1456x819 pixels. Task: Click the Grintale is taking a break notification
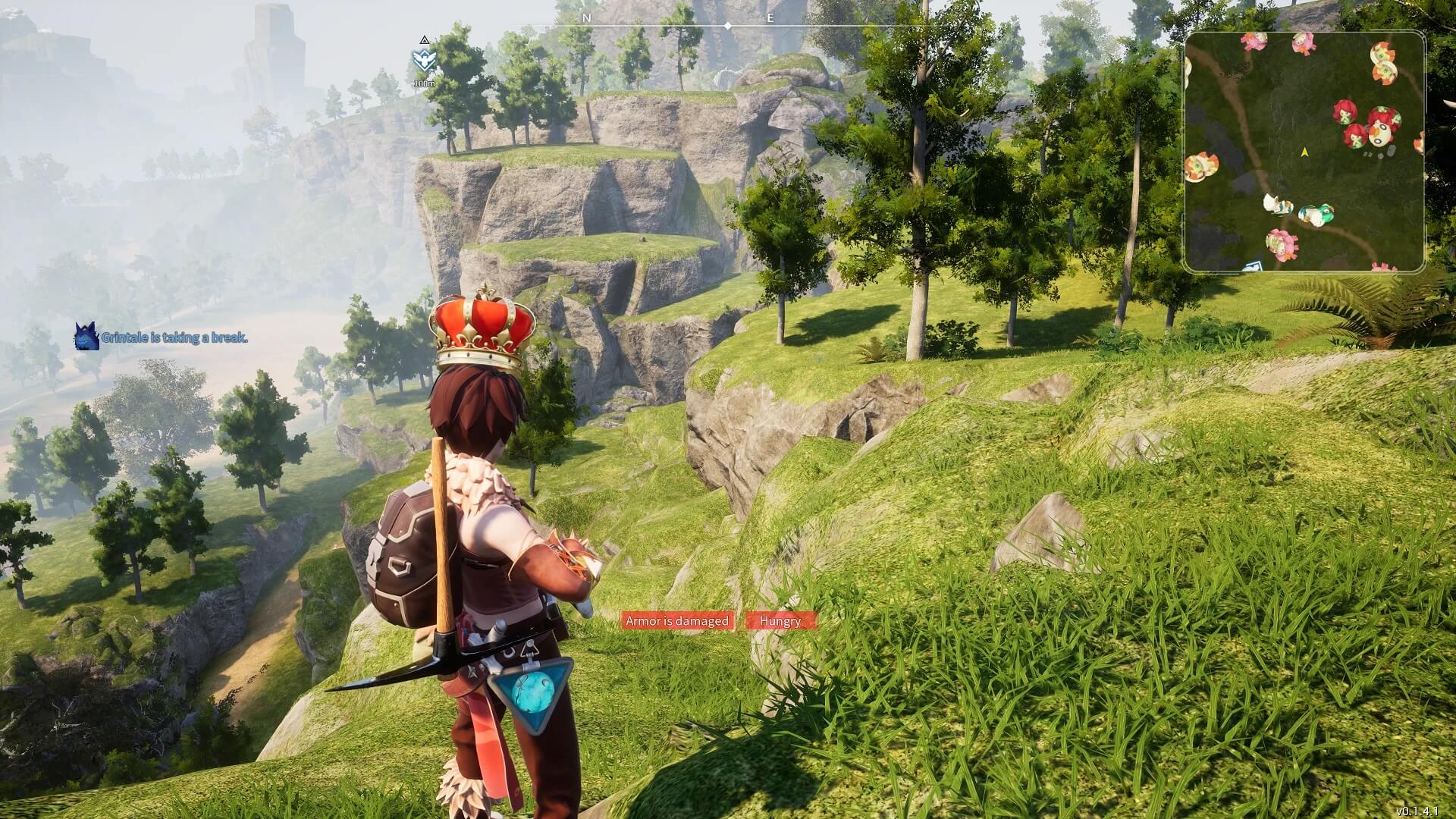click(x=174, y=337)
